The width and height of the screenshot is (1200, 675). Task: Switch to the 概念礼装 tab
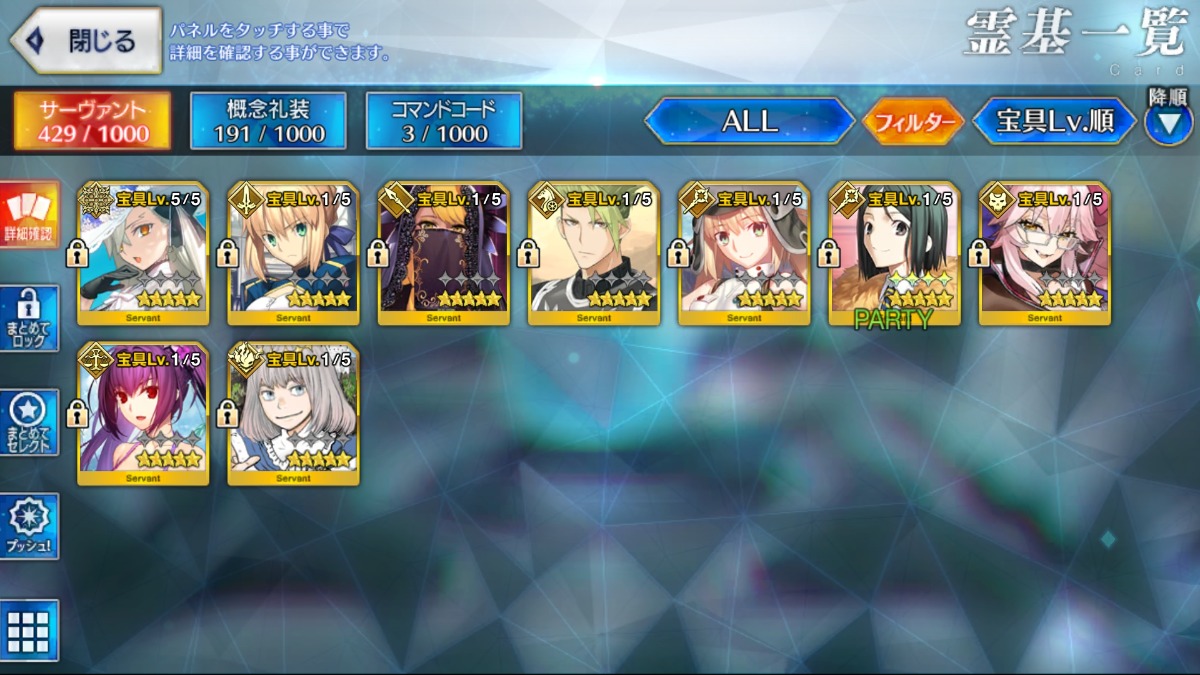(x=268, y=121)
